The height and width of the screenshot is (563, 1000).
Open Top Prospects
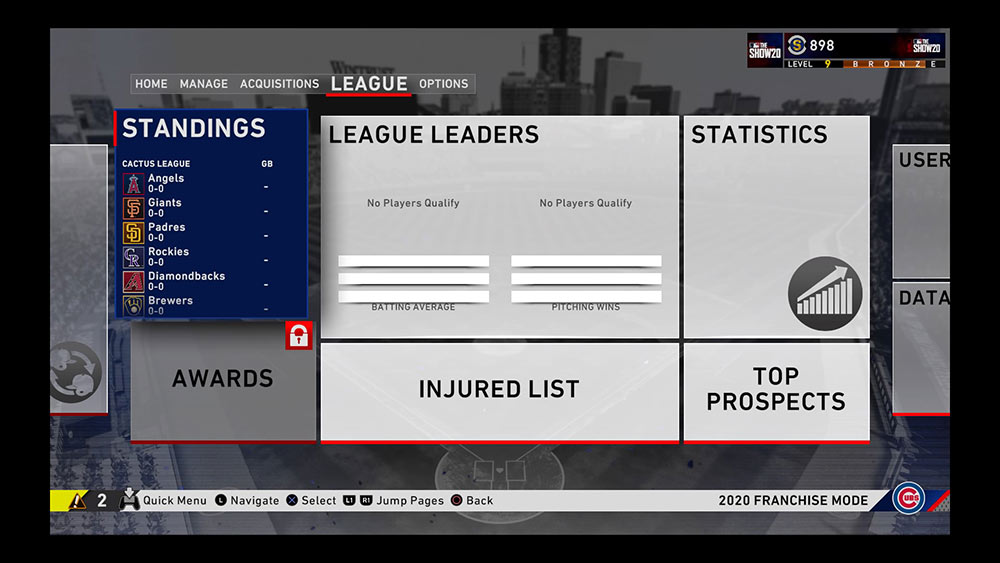tap(776, 390)
